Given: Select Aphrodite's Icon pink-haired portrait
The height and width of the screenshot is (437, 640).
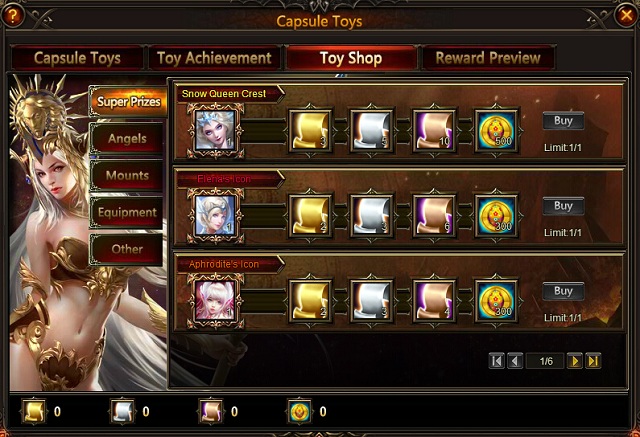Looking at the screenshot, I should click(x=215, y=300).
